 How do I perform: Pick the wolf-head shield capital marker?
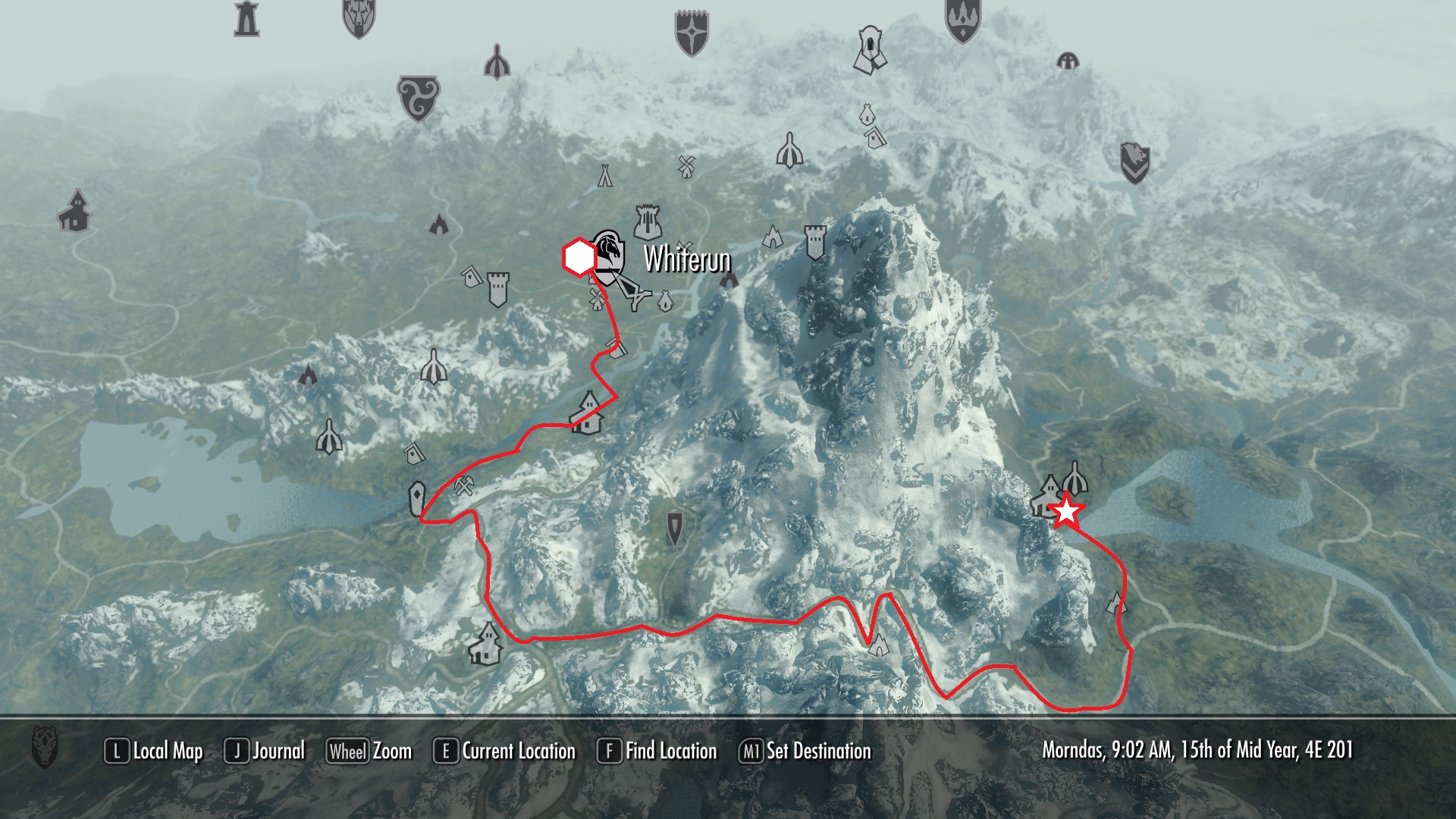[359, 17]
